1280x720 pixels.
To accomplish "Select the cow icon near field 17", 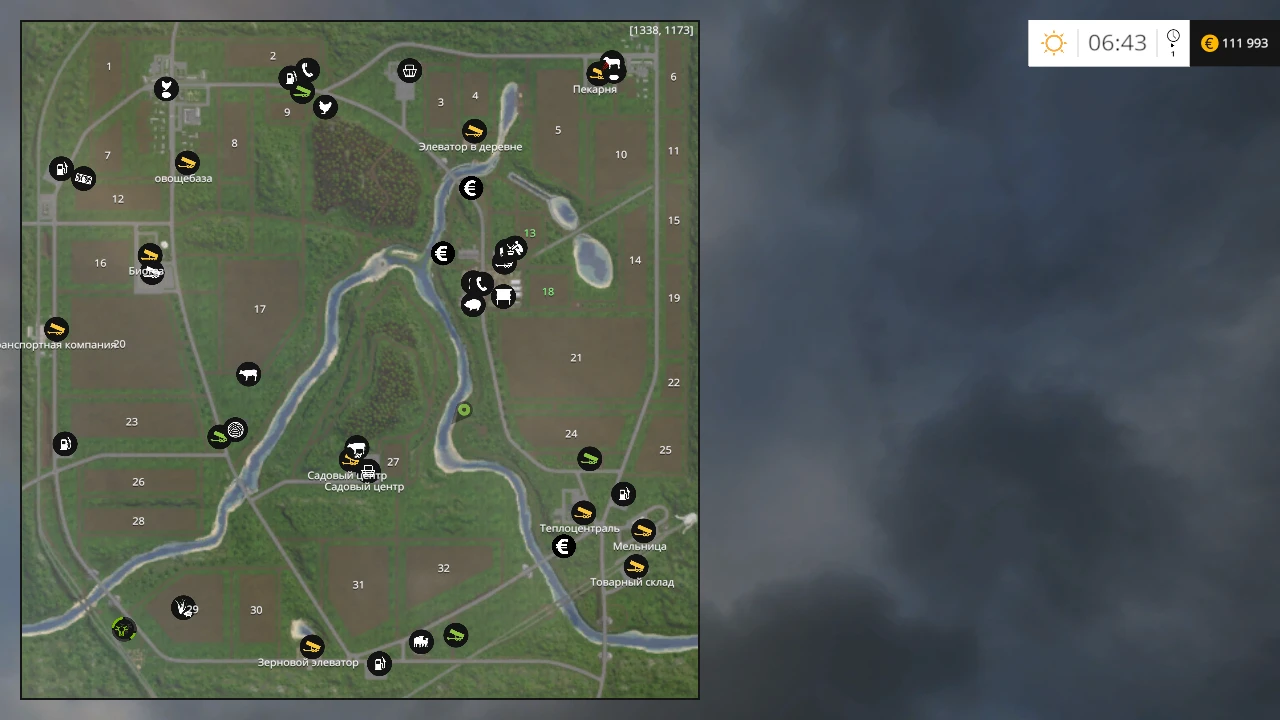I will coord(249,374).
